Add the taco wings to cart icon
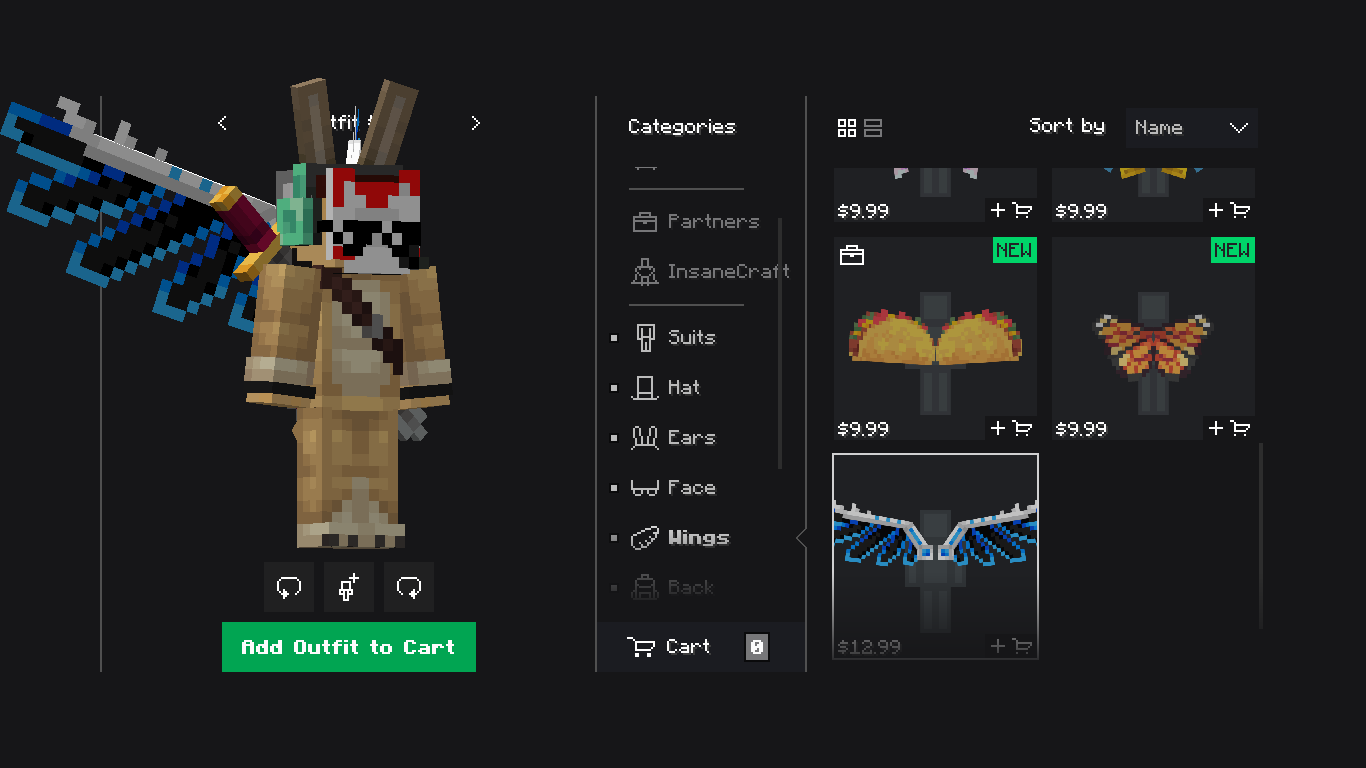 (1011, 428)
